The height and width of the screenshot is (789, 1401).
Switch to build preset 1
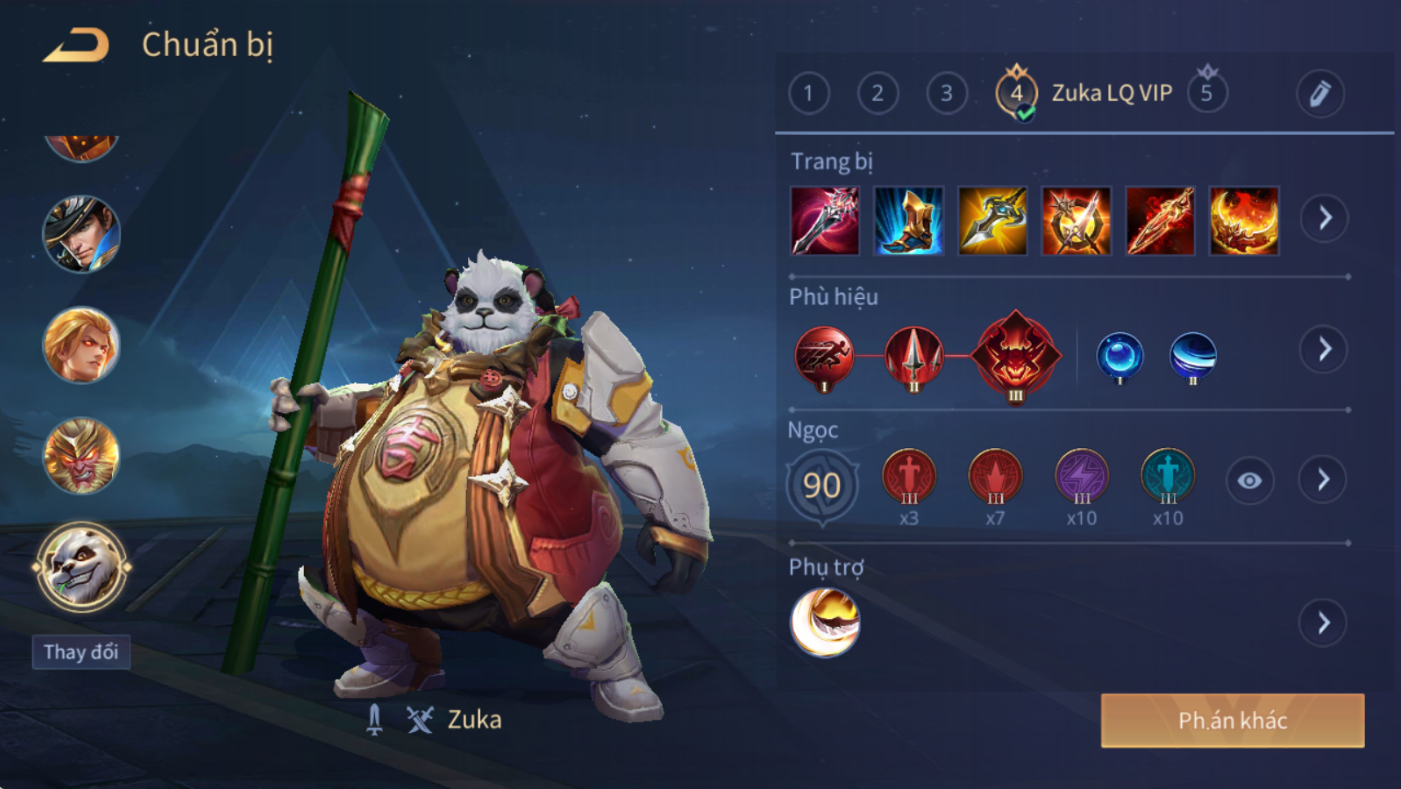[x=808, y=94]
